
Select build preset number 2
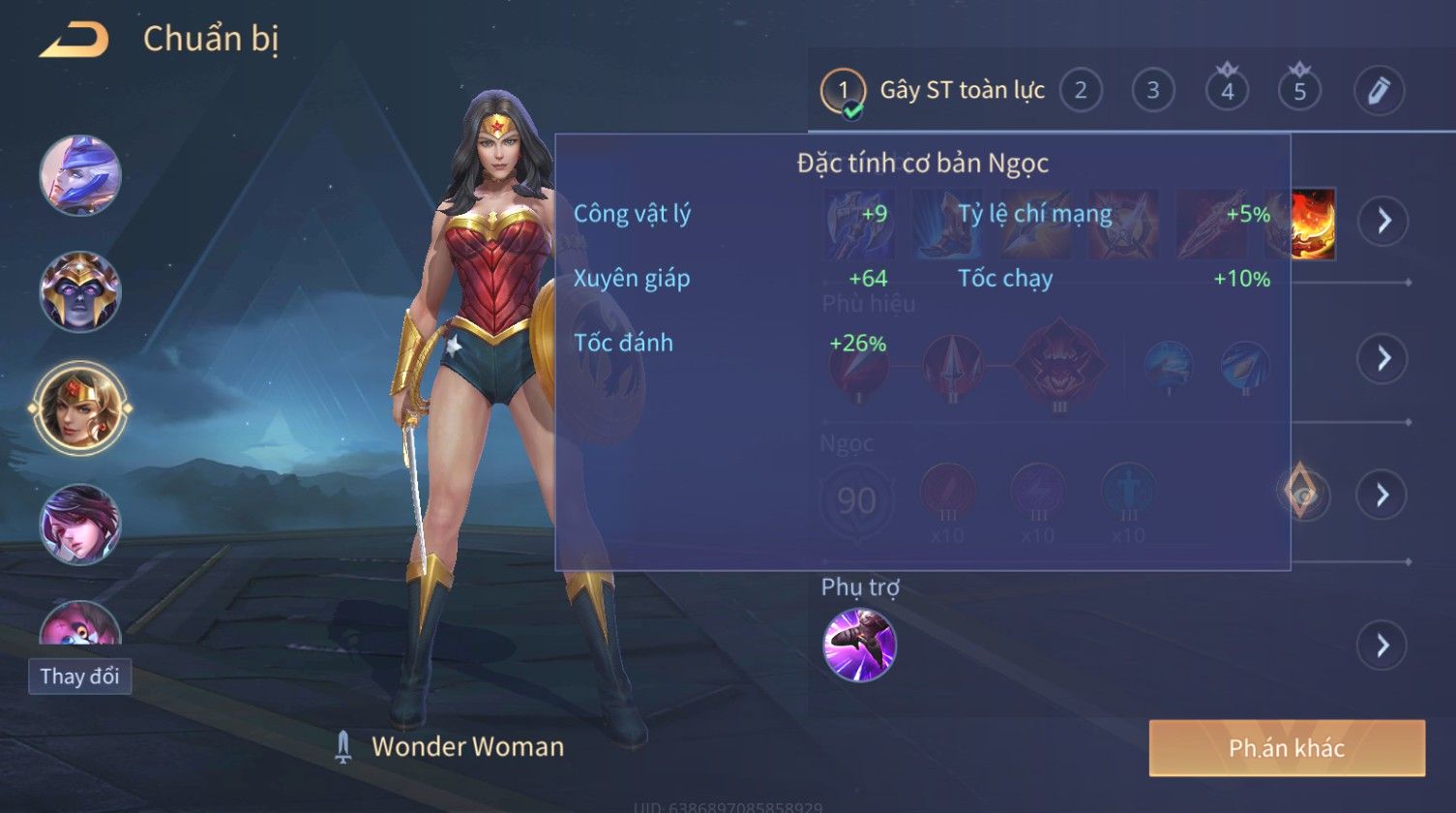[x=1081, y=91]
